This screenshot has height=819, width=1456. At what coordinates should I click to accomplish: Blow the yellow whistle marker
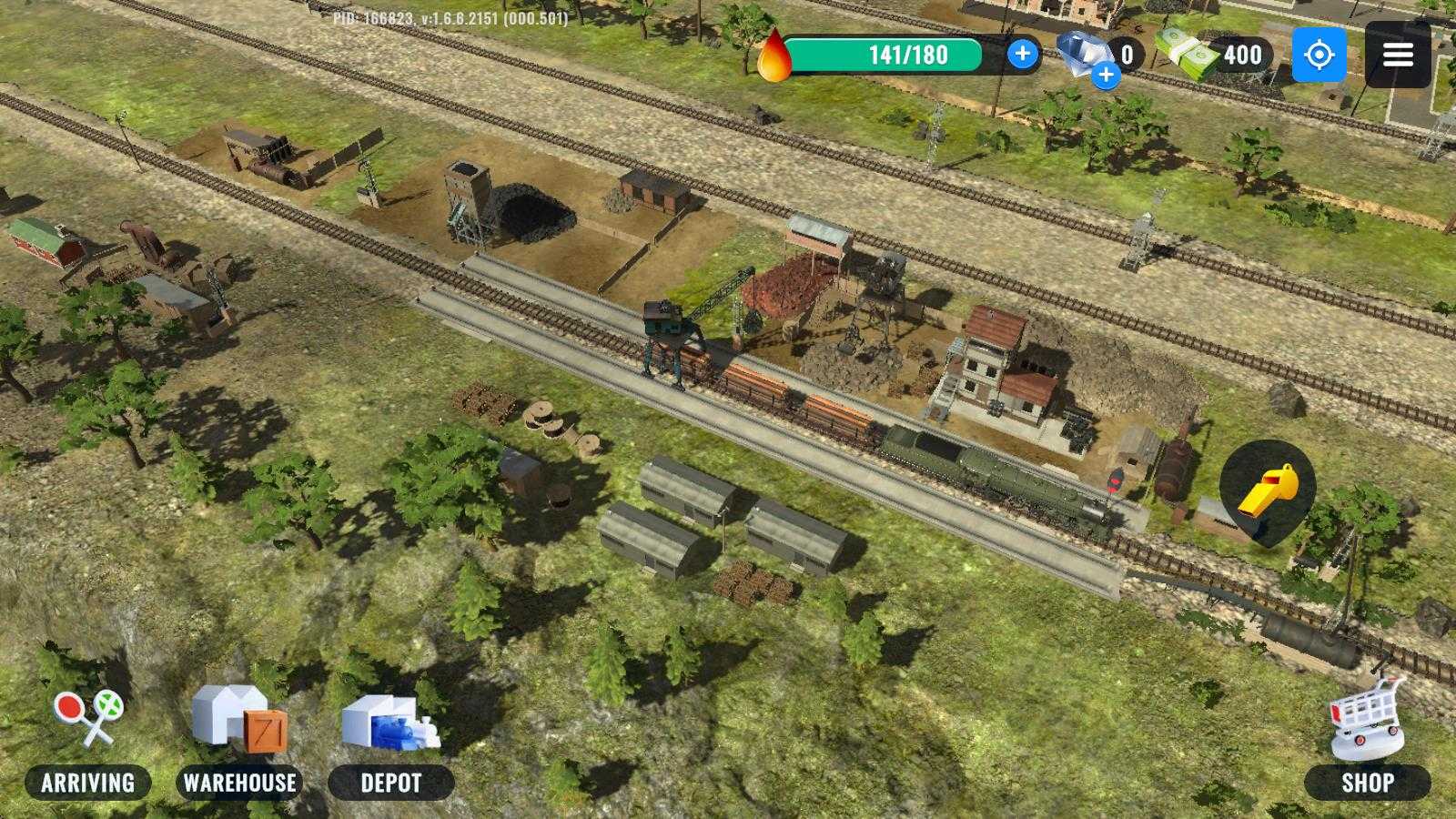(x=1267, y=490)
